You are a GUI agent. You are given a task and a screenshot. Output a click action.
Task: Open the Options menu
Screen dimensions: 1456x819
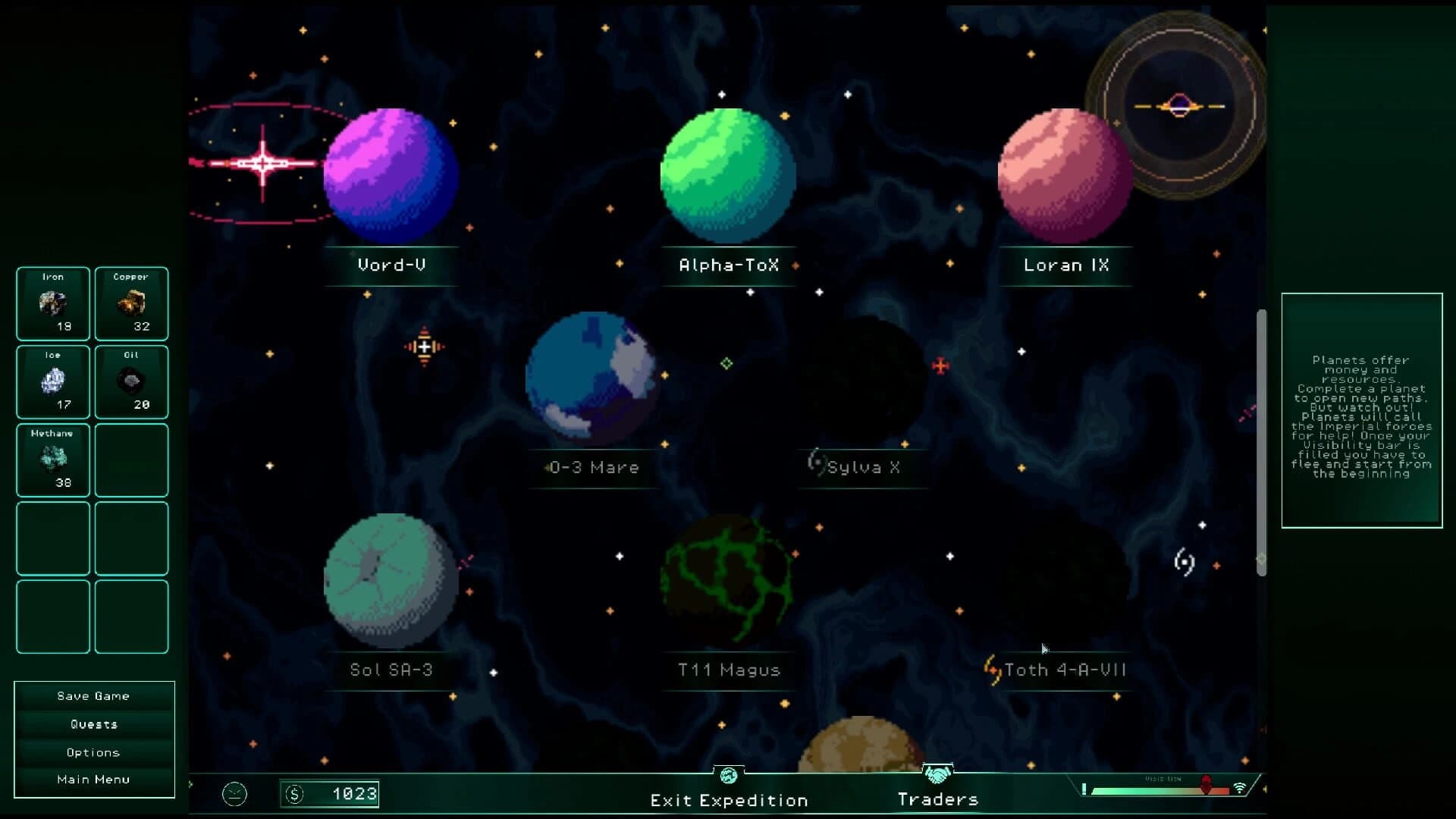click(x=93, y=752)
